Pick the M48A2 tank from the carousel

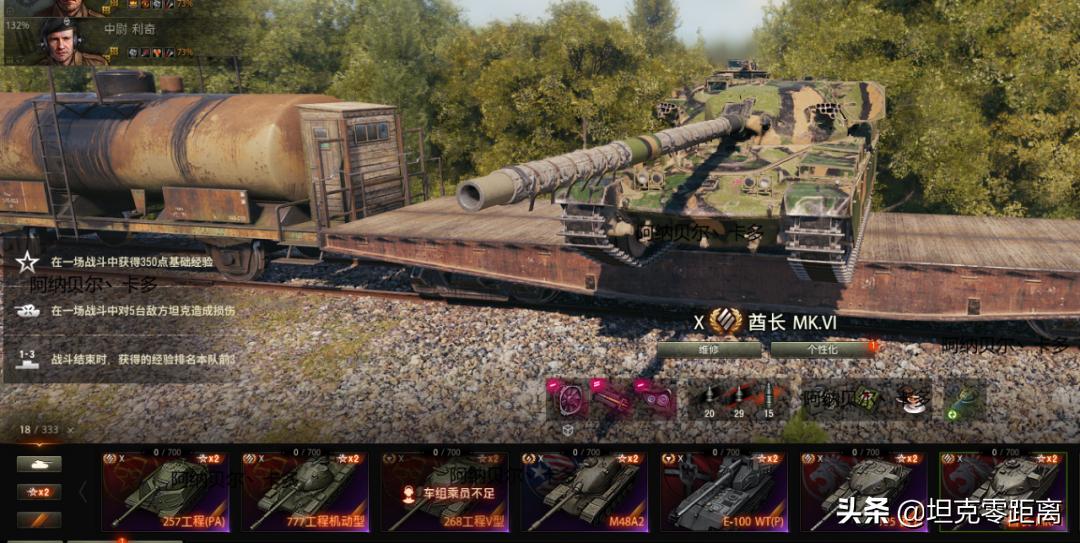tap(584, 492)
